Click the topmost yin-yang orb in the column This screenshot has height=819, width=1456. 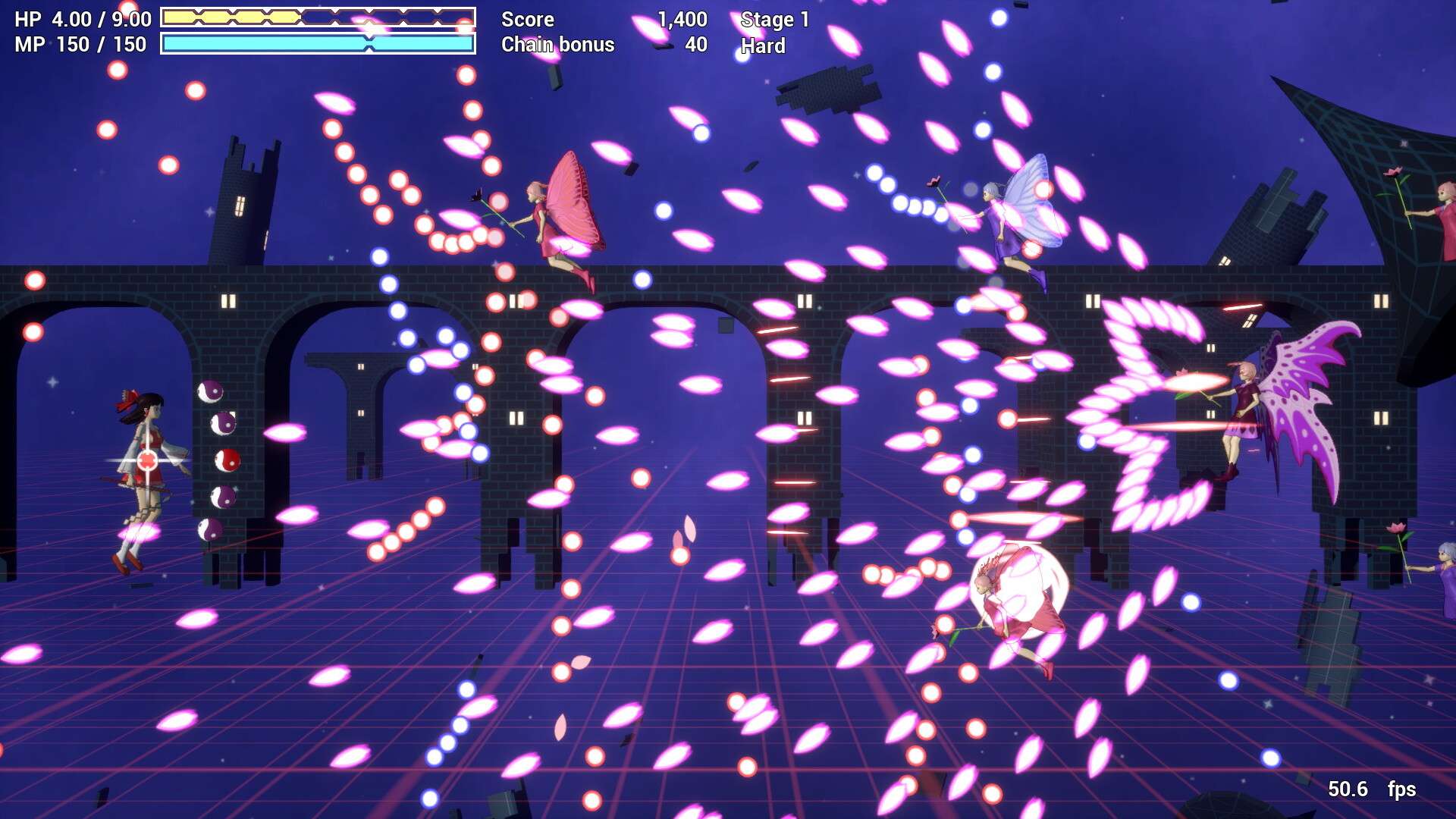click(210, 391)
